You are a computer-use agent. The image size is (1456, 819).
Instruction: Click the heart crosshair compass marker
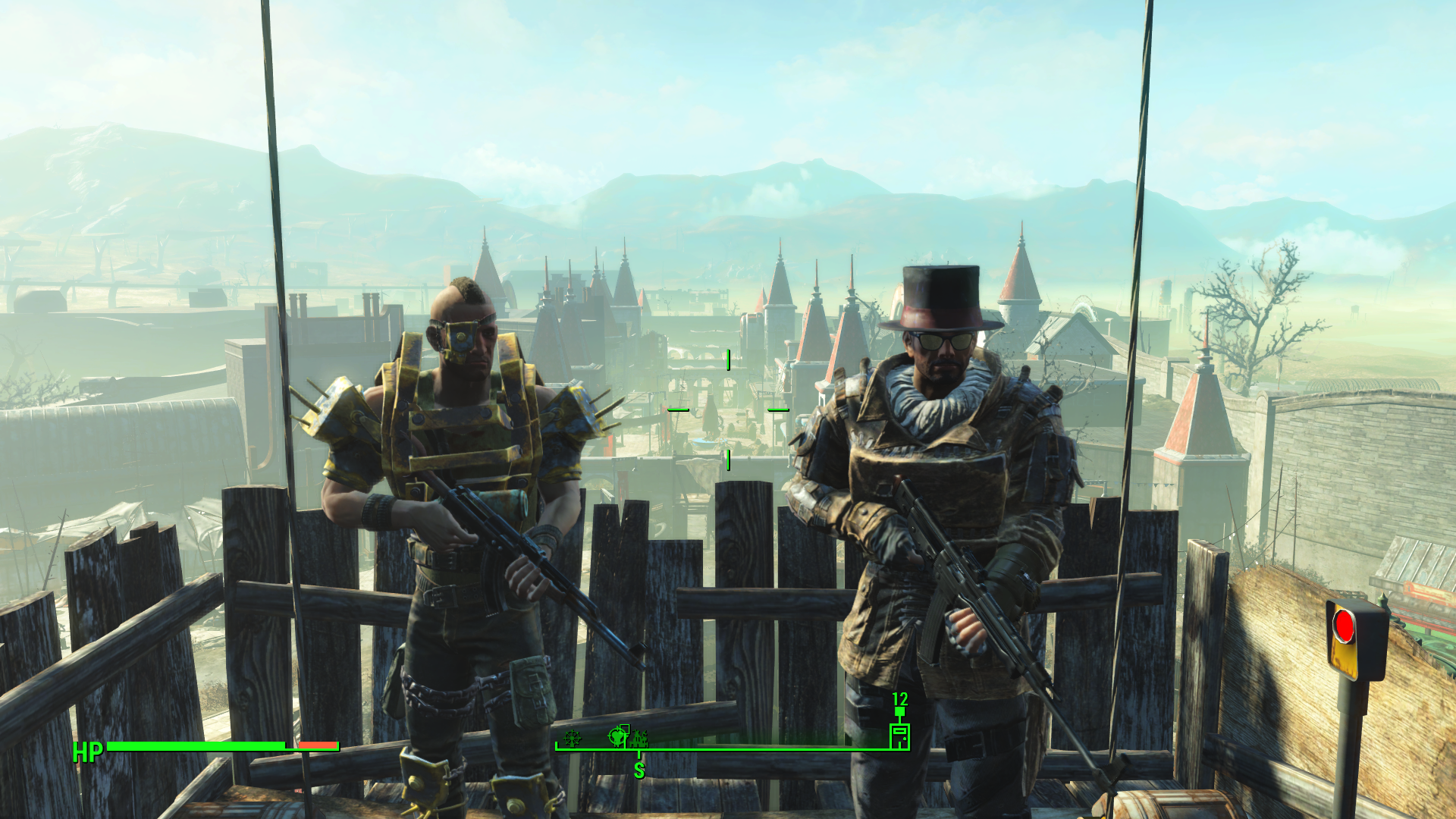pos(617,736)
